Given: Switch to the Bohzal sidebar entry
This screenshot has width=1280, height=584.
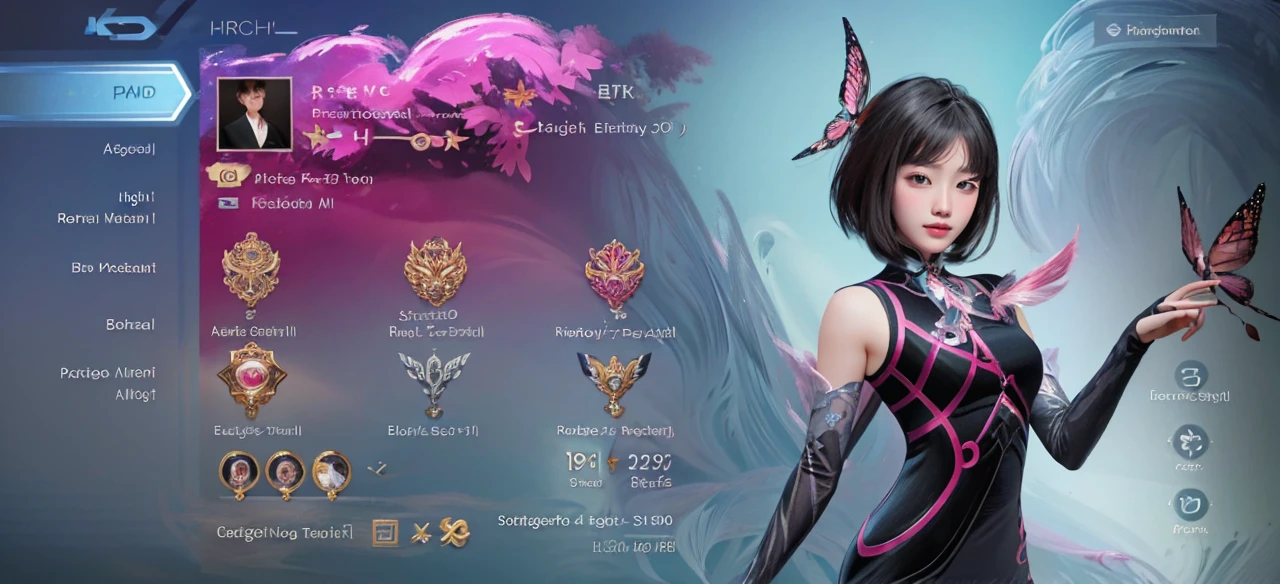Looking at the screenshot, I should (x=130, y=325).
